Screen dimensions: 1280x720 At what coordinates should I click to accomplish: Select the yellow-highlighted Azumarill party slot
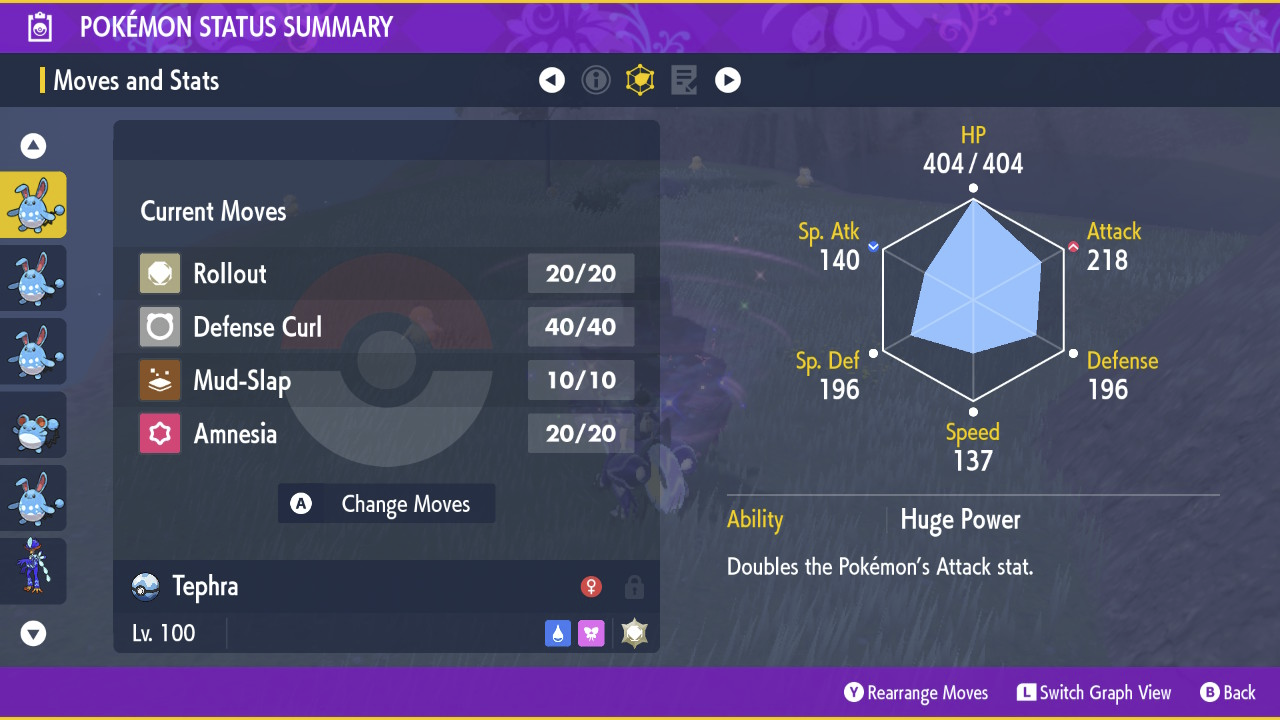pos(34,205)
